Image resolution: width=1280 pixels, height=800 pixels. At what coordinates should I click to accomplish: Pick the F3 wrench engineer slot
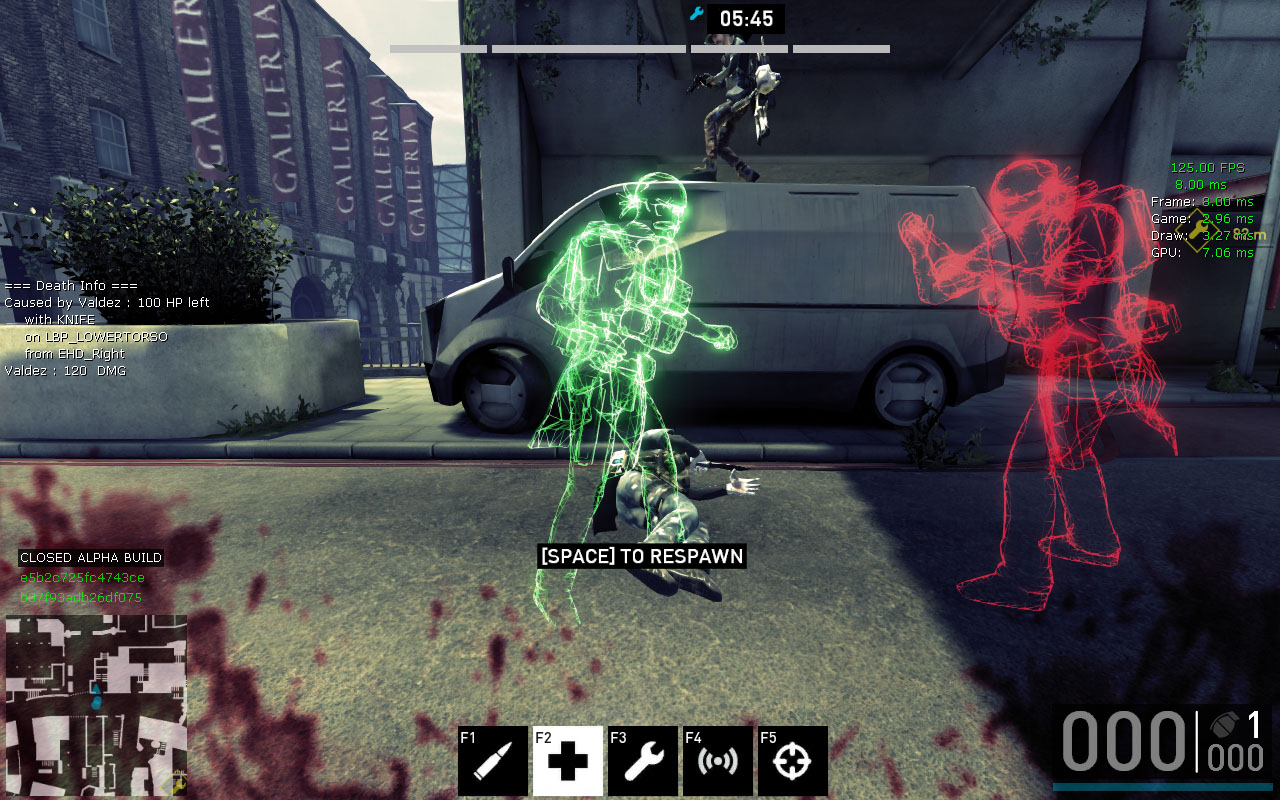(x=643, y=761)
